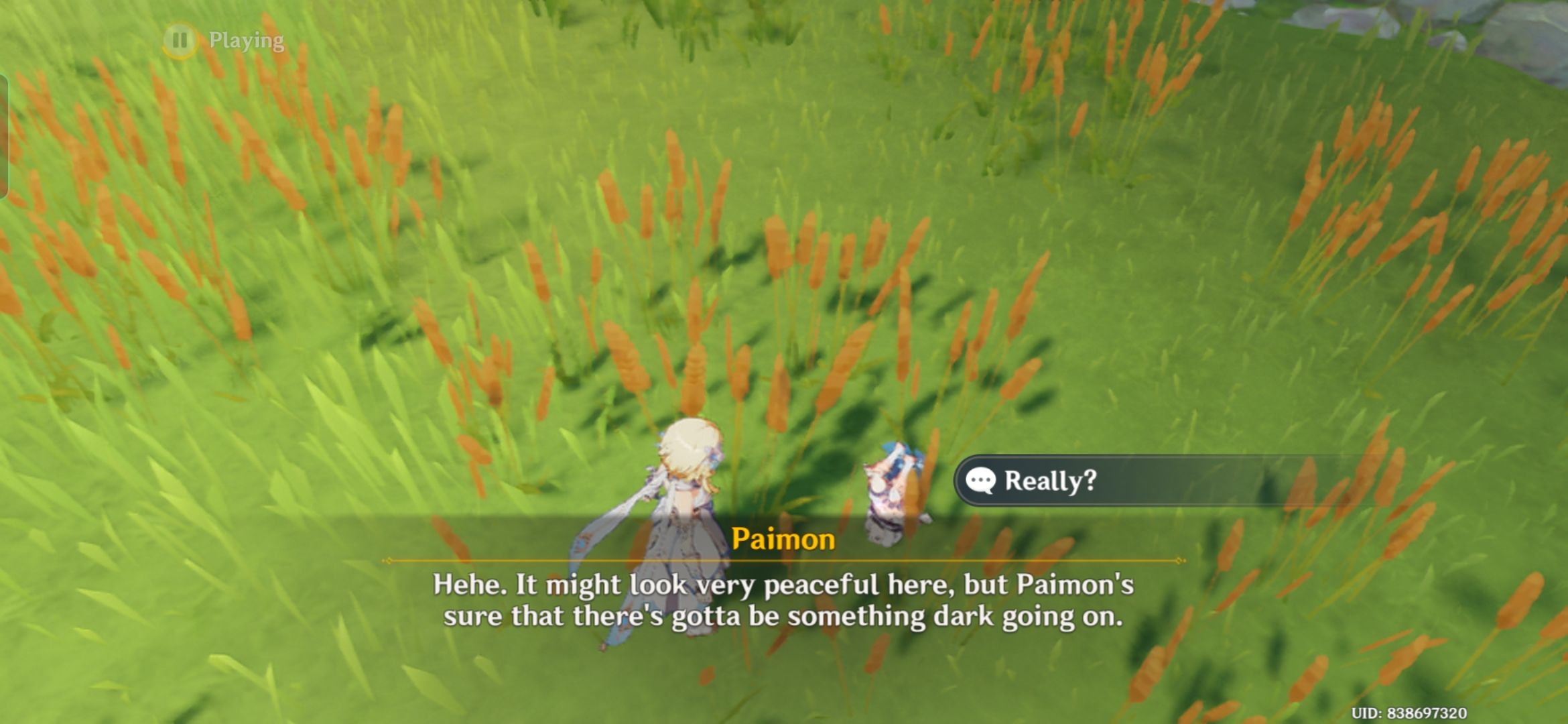Tap the chat bubble glyph on the reply banner

tap(980, 481)
